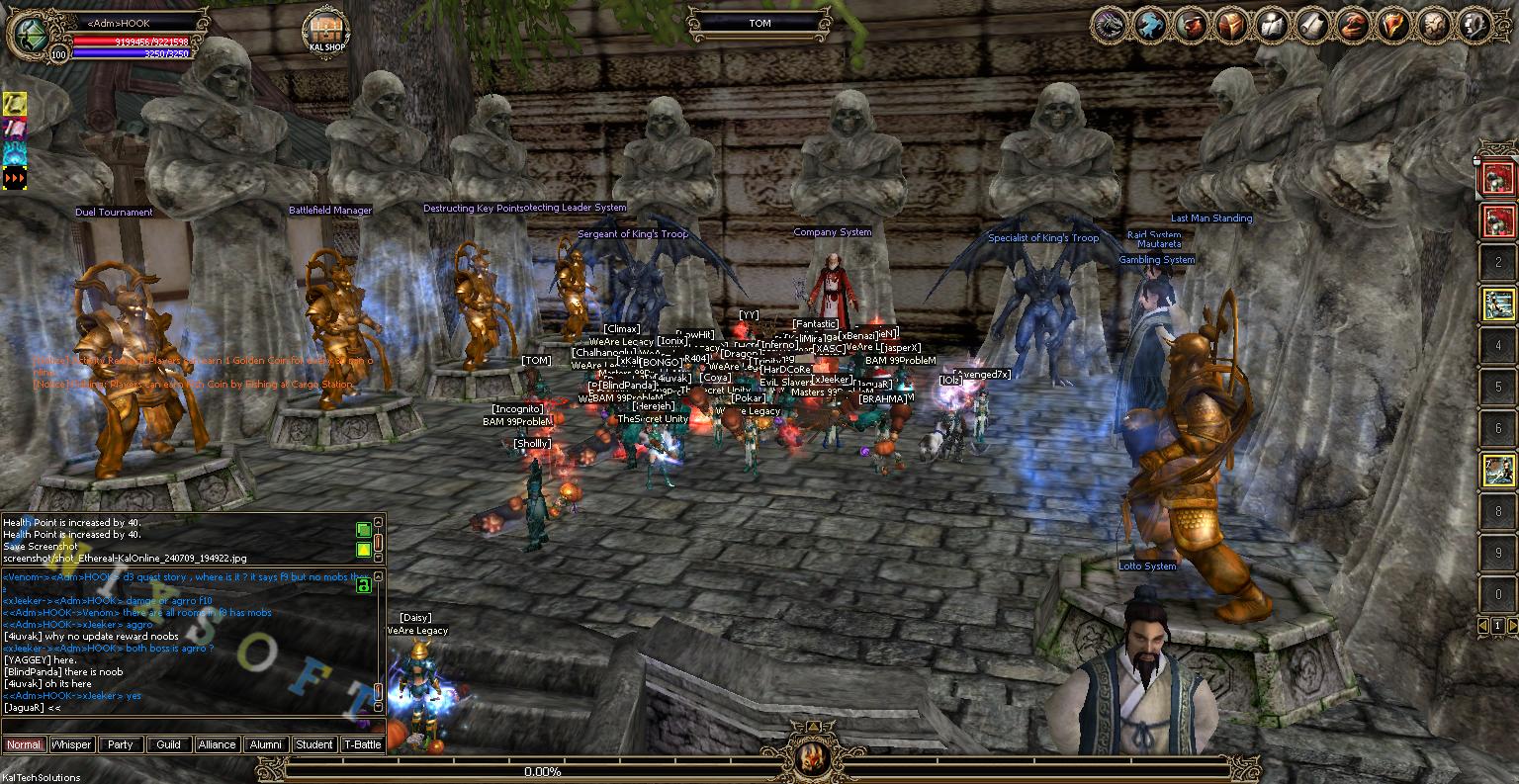Viewport: 1519px width, 784px height.
Task: Open the blue horse mount icon
Action: pos(1149,24)
